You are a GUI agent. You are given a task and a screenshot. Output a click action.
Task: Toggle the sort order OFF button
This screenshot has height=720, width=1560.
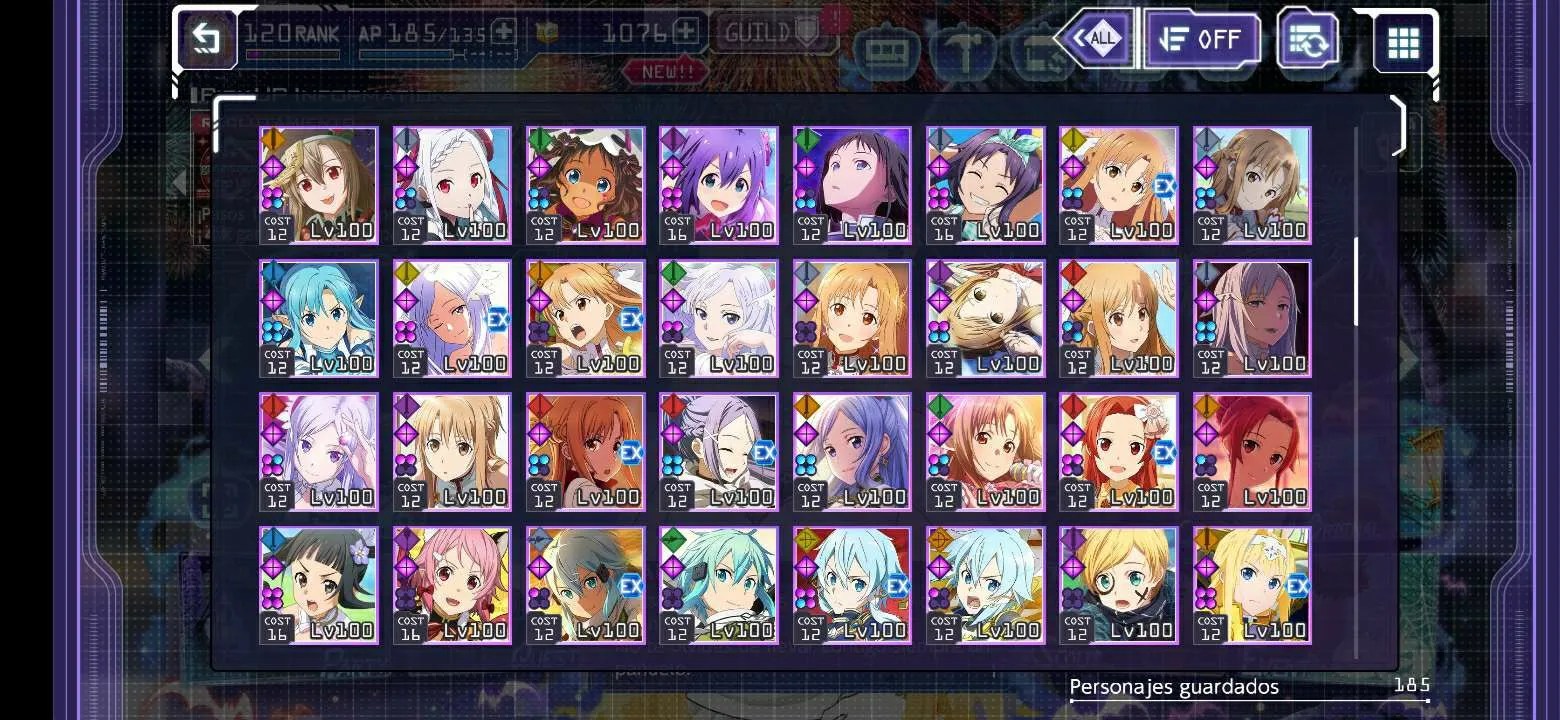point(1200,39)
